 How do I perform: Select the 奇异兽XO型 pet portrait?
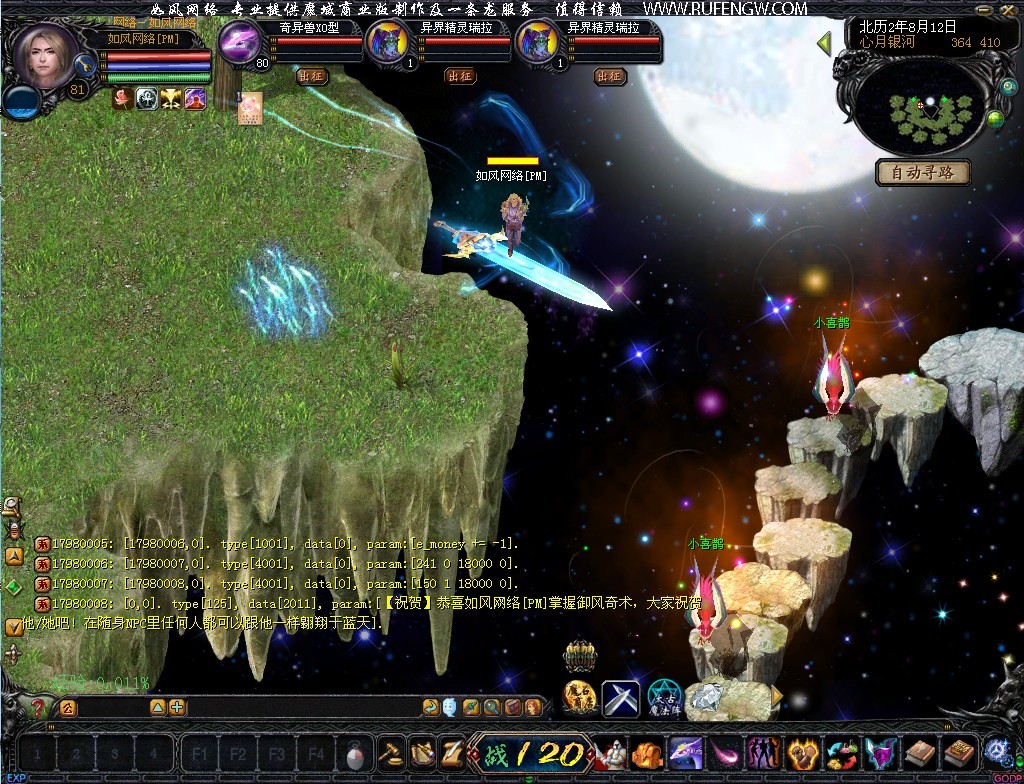[x=240, y=44]
